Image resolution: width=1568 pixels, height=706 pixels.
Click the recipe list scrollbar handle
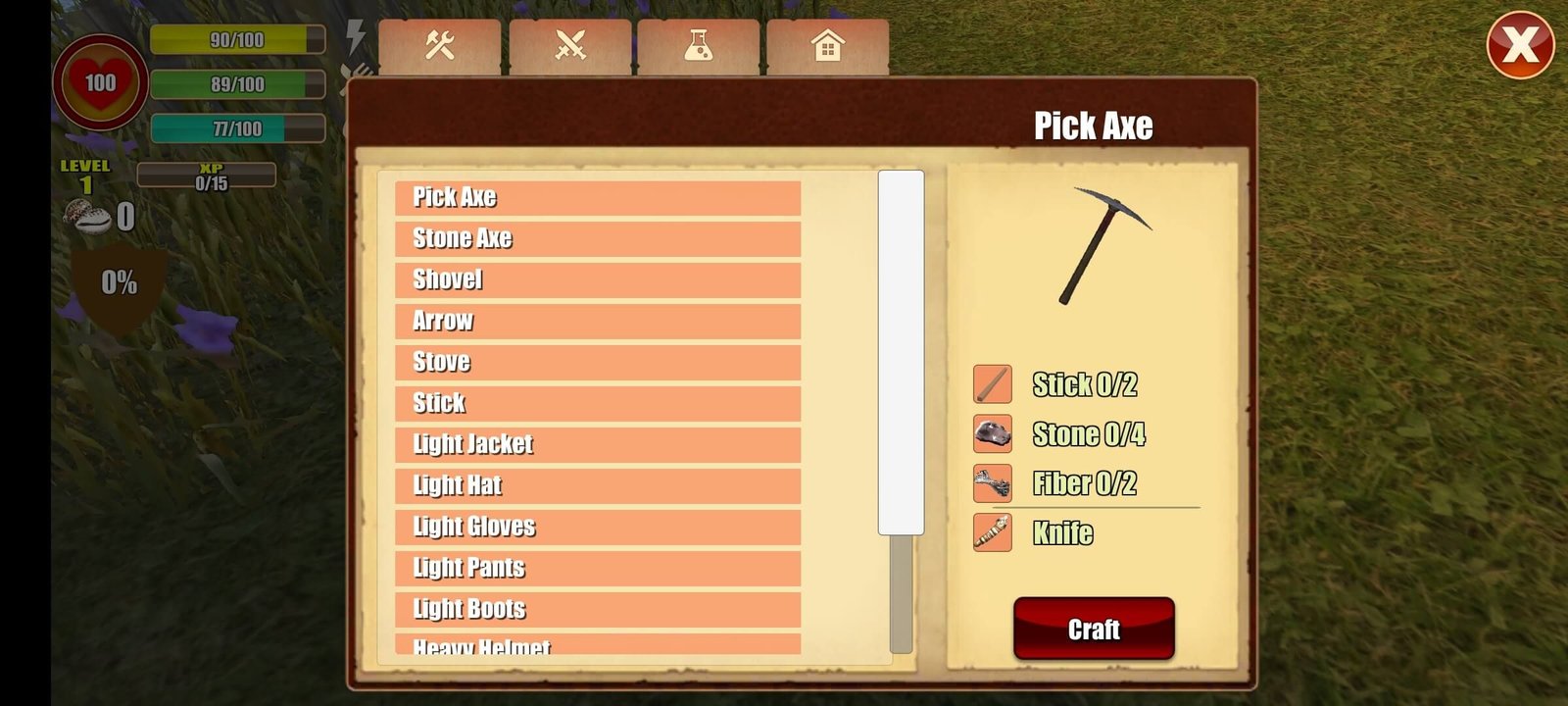[x=901, y=353]
